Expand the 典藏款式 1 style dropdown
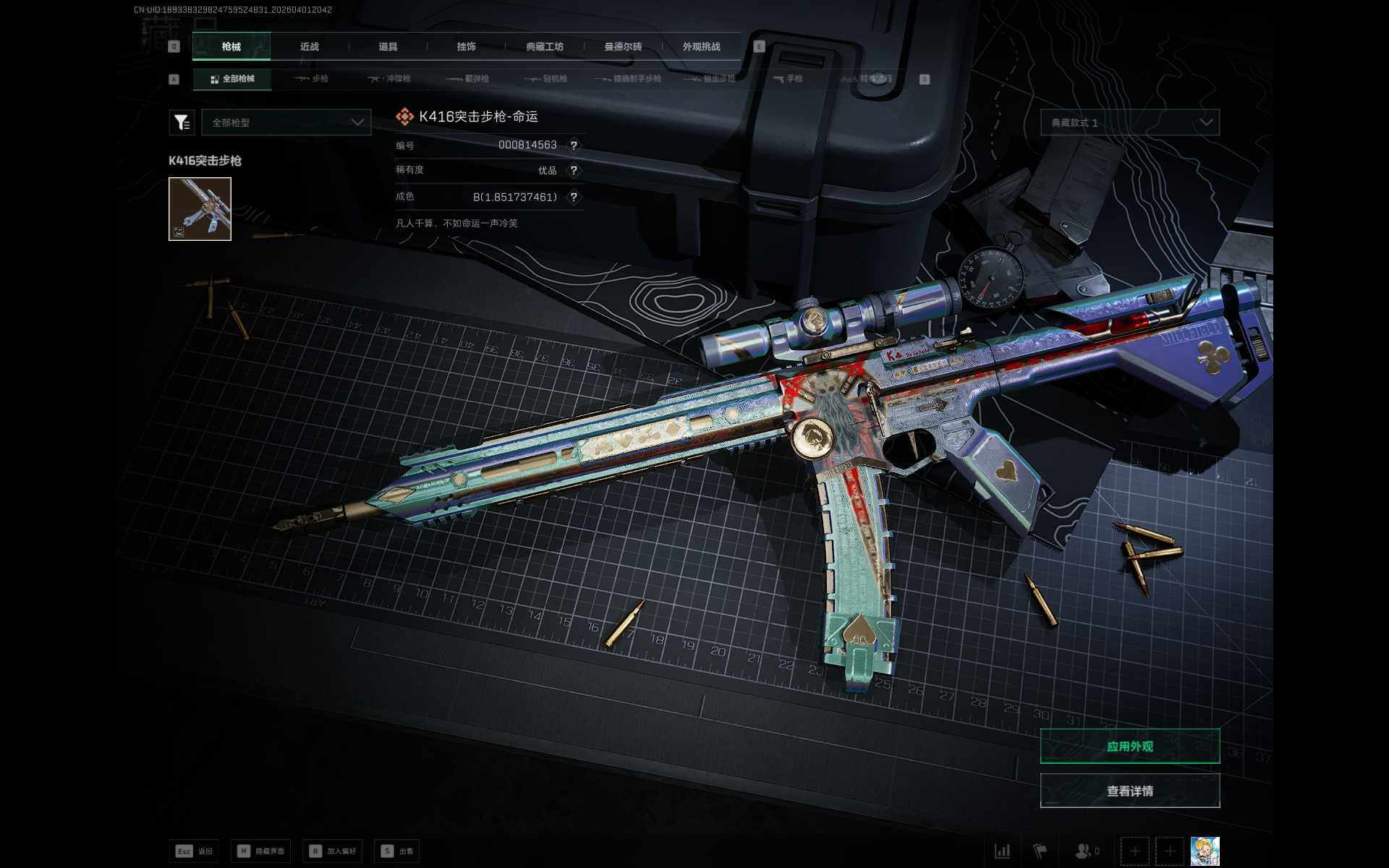The width and height of the screenshot is (1389, 868). pyautogui.click(x=1130, y=122)
